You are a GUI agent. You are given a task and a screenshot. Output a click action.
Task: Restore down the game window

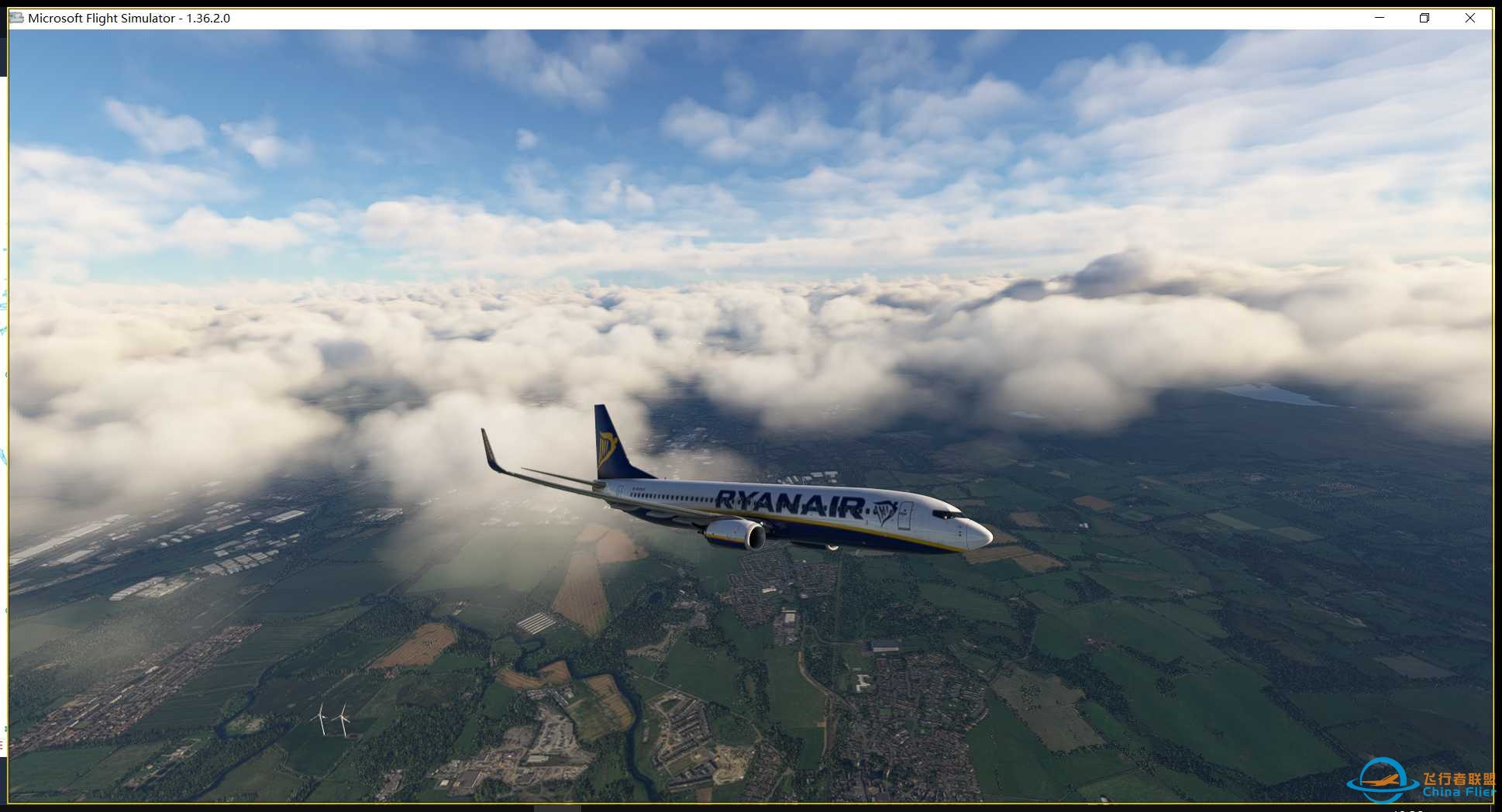click(x=1424, y=18)
